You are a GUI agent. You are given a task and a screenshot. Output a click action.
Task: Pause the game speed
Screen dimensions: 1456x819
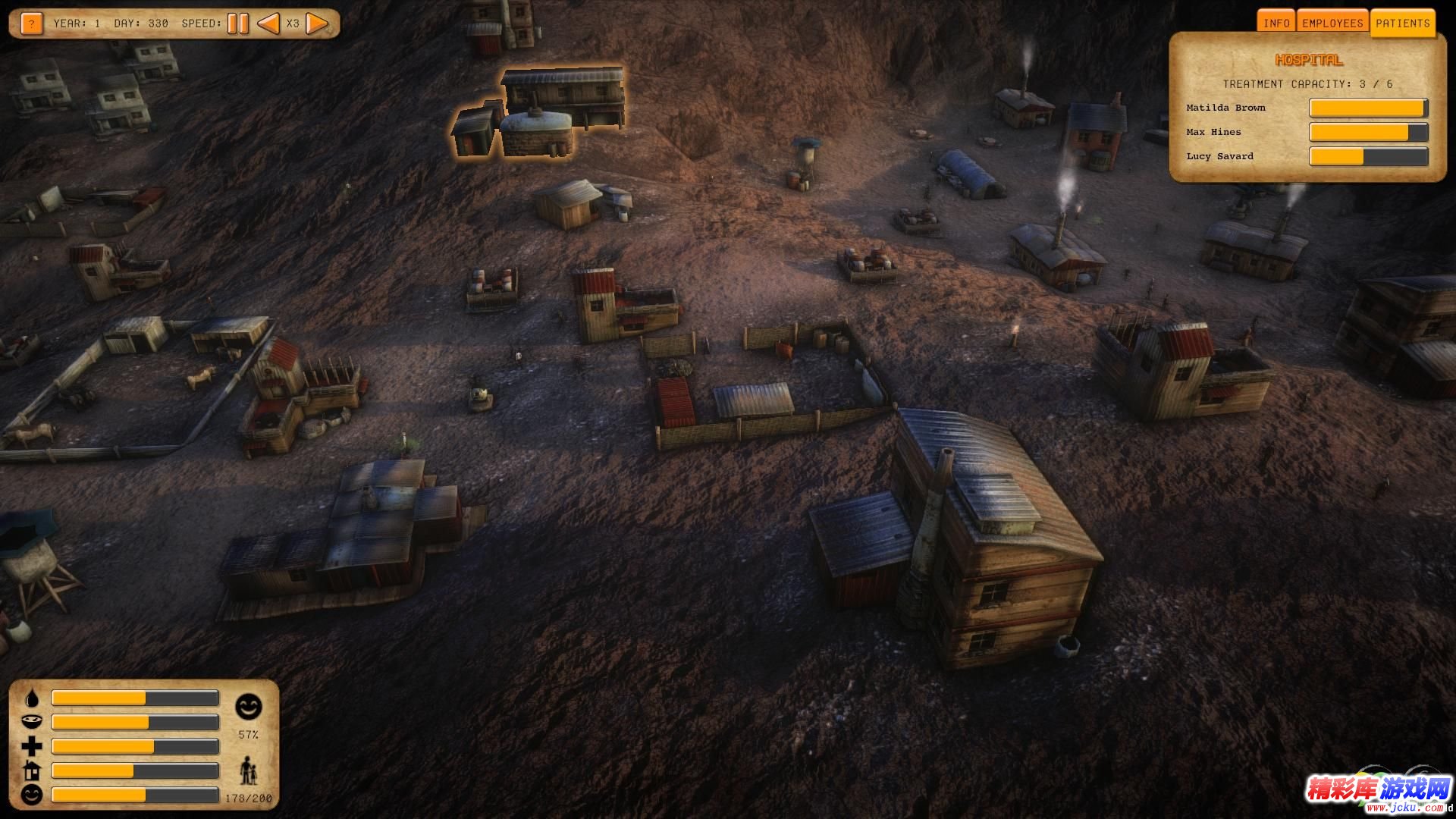coord(237,24)
